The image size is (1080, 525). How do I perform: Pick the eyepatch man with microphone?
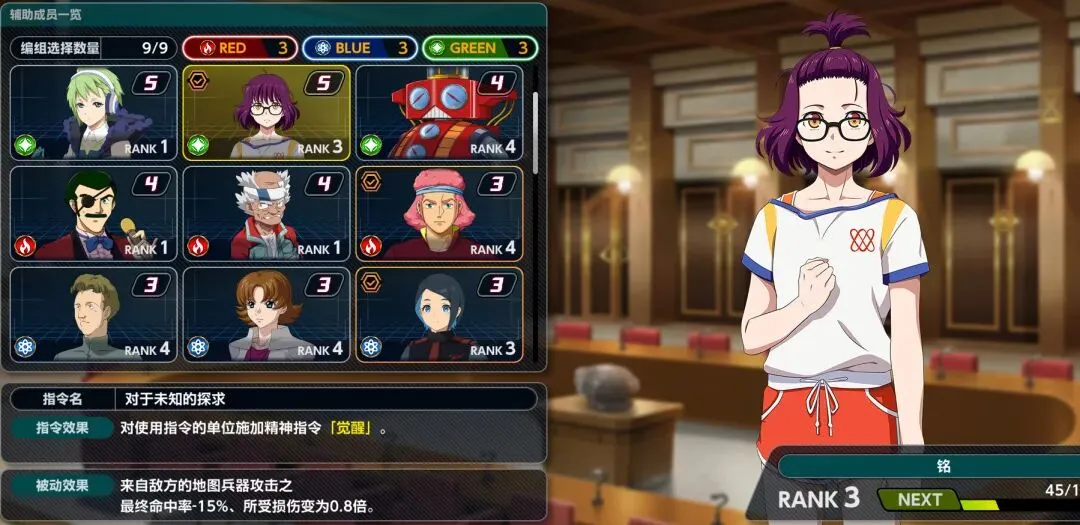coord(93,213)
